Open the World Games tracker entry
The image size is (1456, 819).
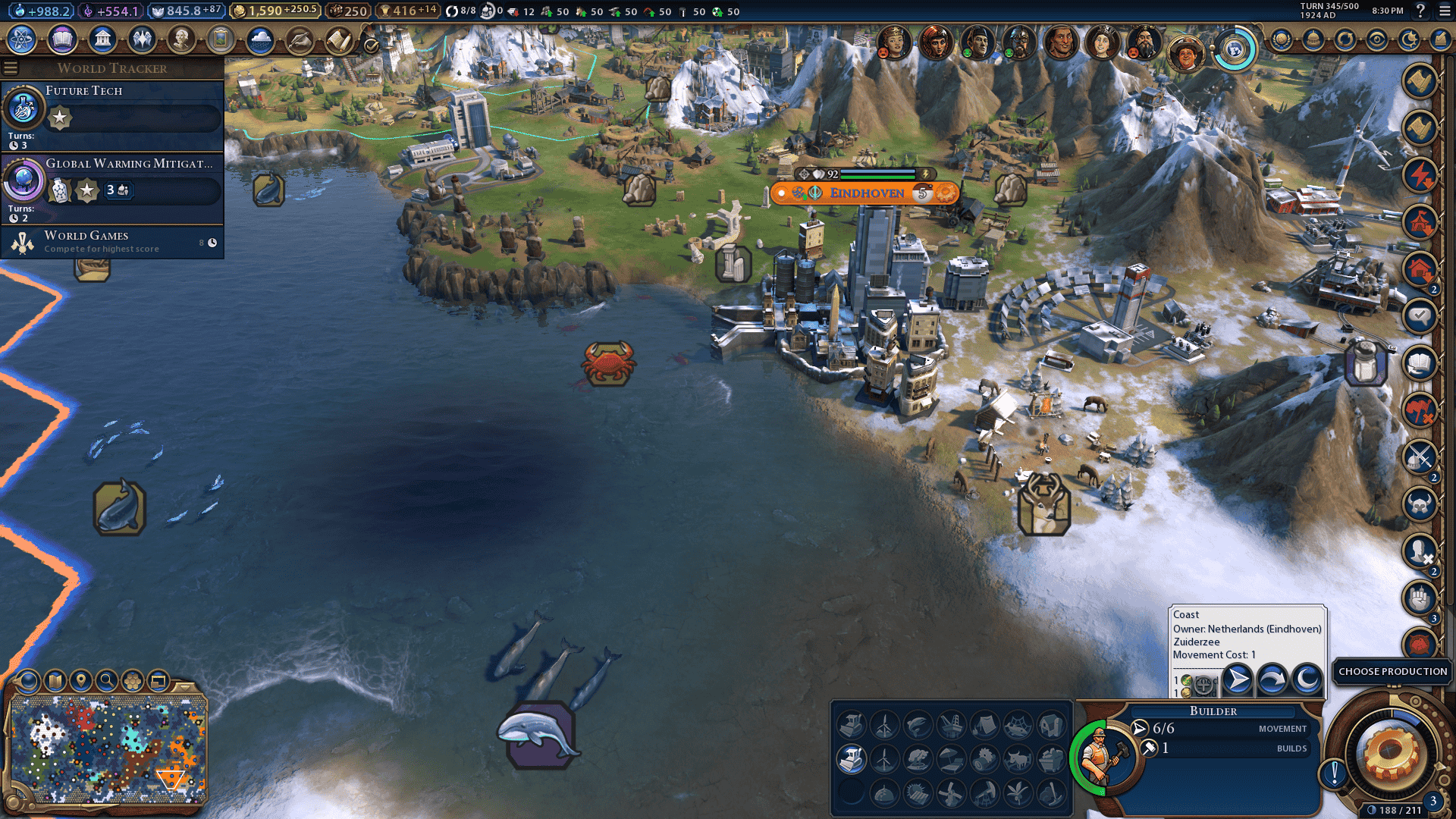pos(114,242)
